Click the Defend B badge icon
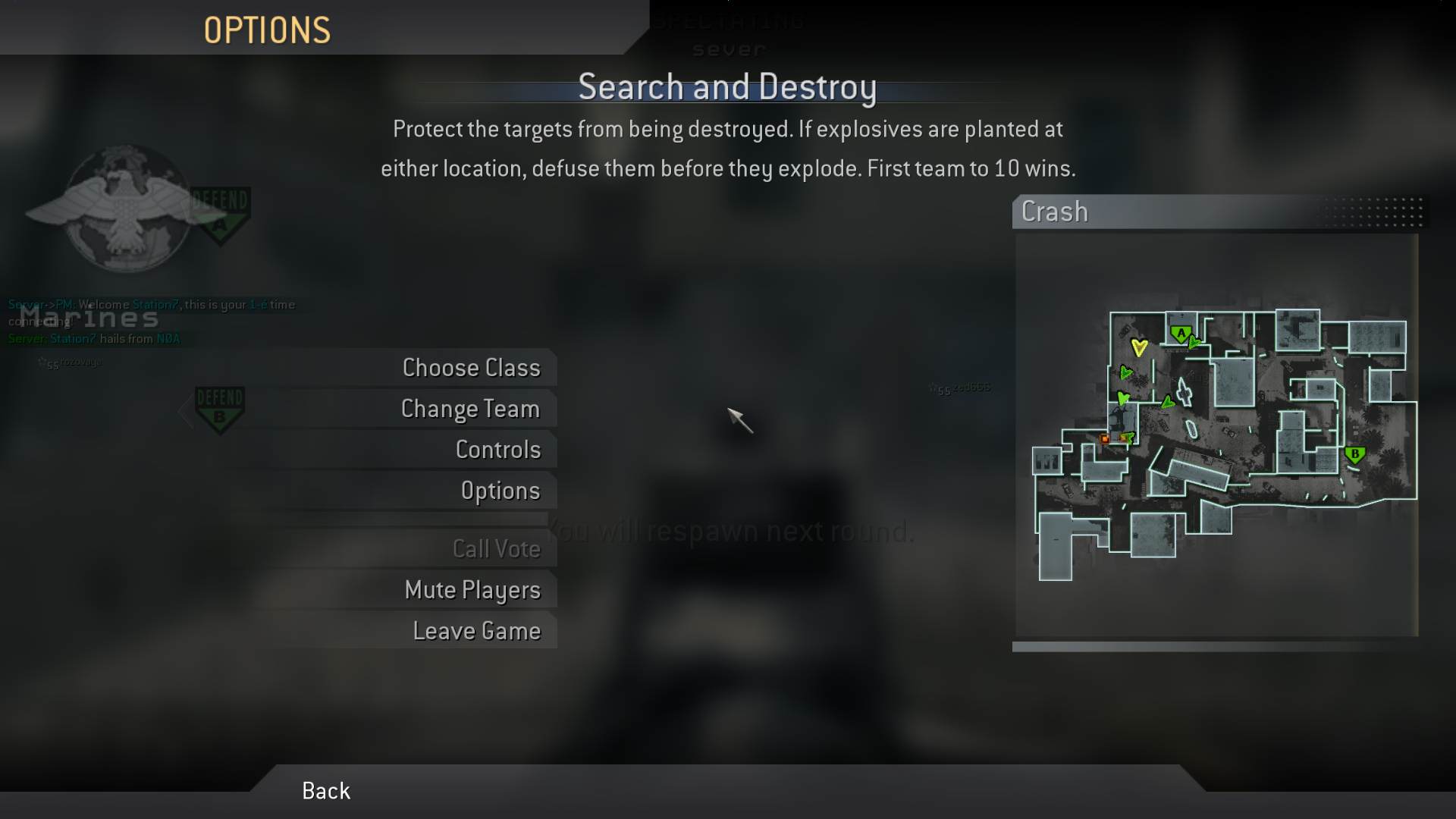Viewport: 1456px width, 819px height. (221, 407)
